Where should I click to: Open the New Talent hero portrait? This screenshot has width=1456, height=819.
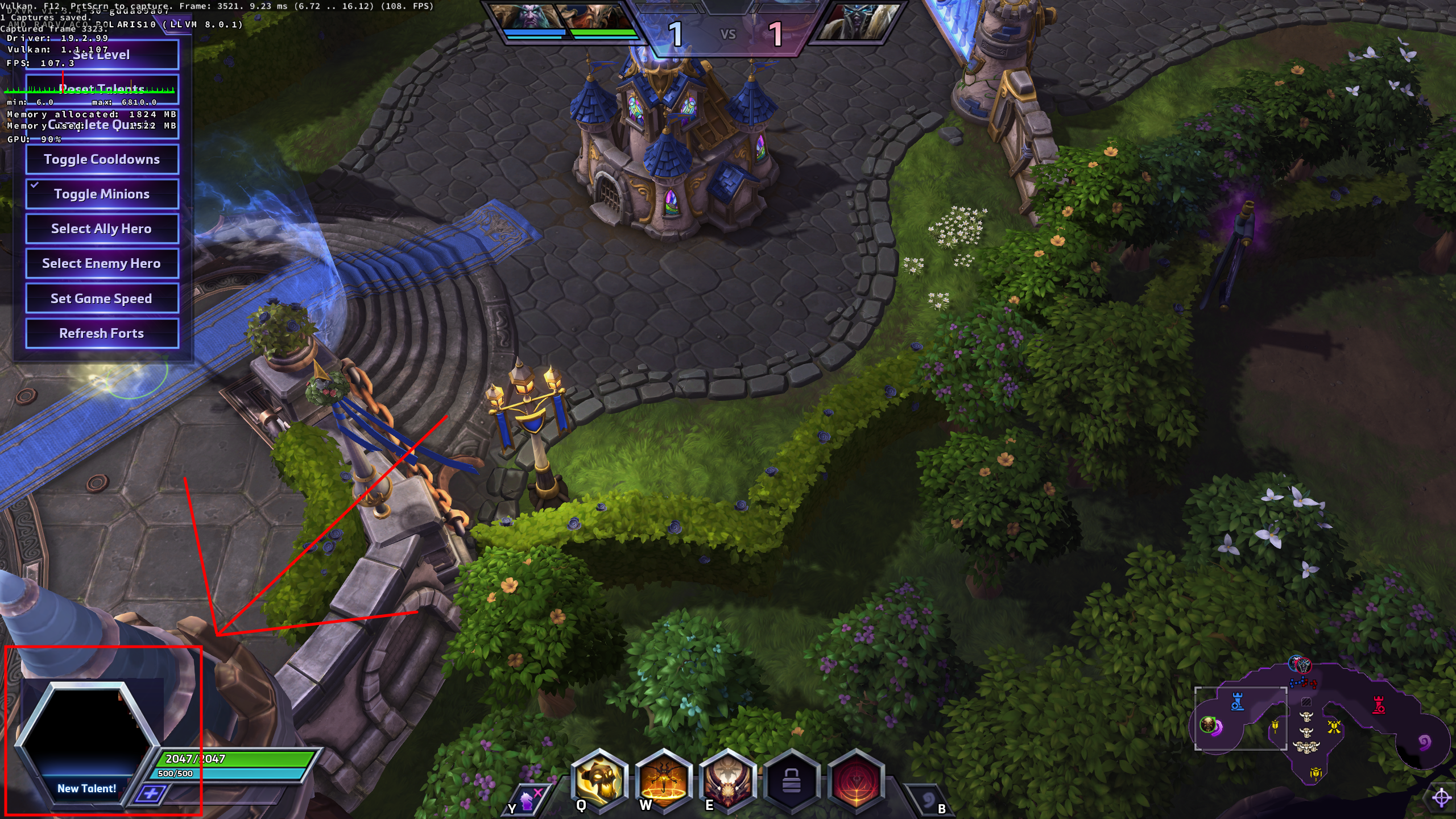[x=86, y=739]
